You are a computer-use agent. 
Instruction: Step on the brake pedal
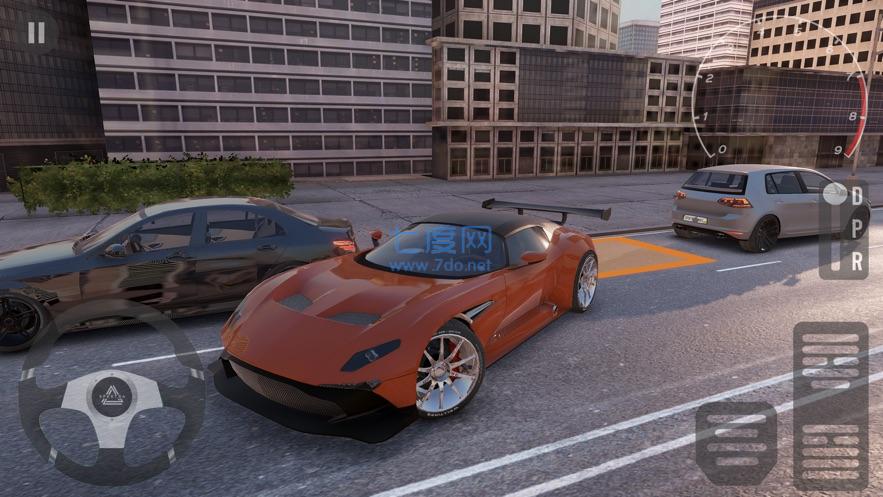[735, 442]
